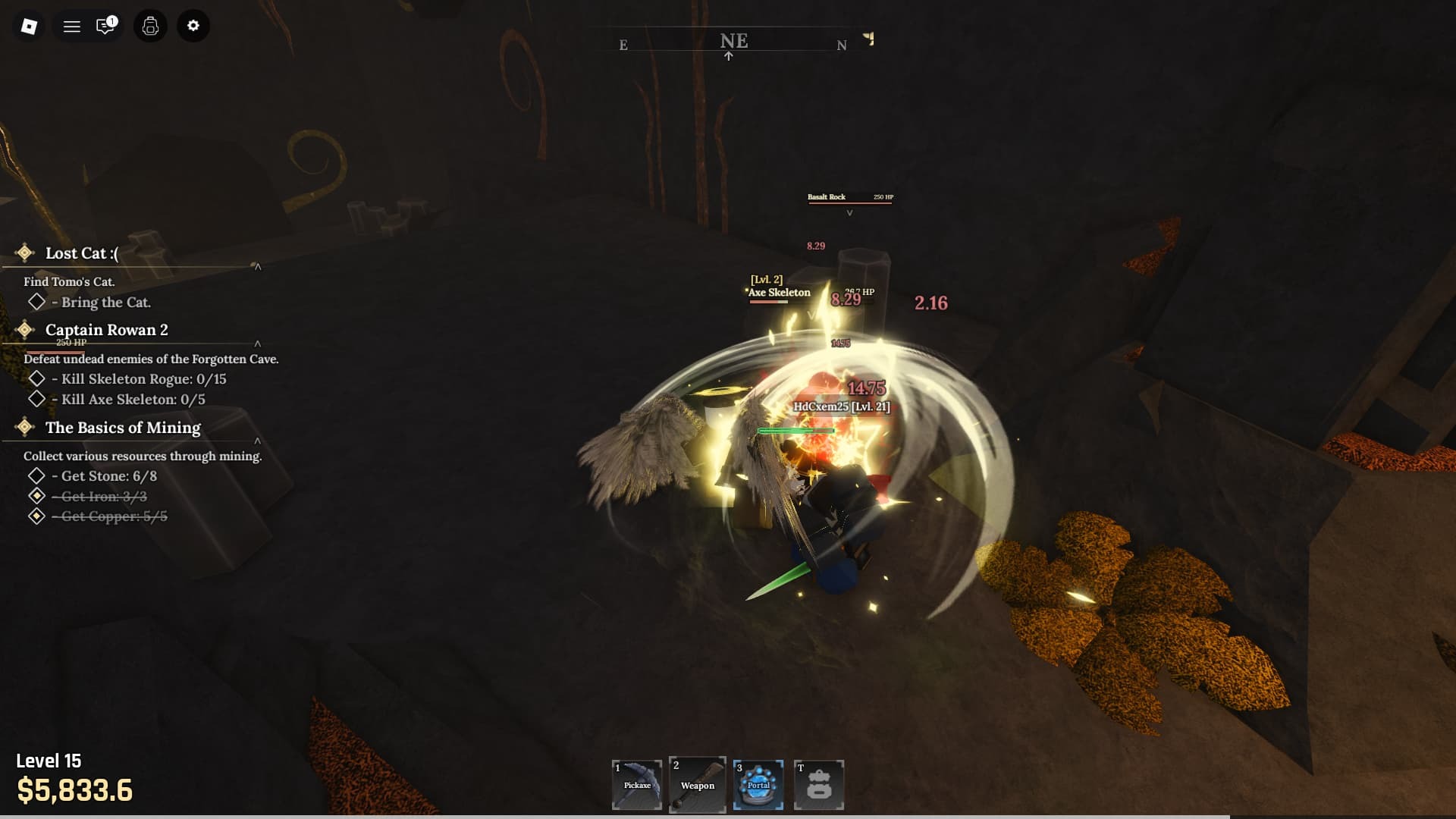Open the inventory bag slot
The image size is (1456, 819).
coord(819,785)
